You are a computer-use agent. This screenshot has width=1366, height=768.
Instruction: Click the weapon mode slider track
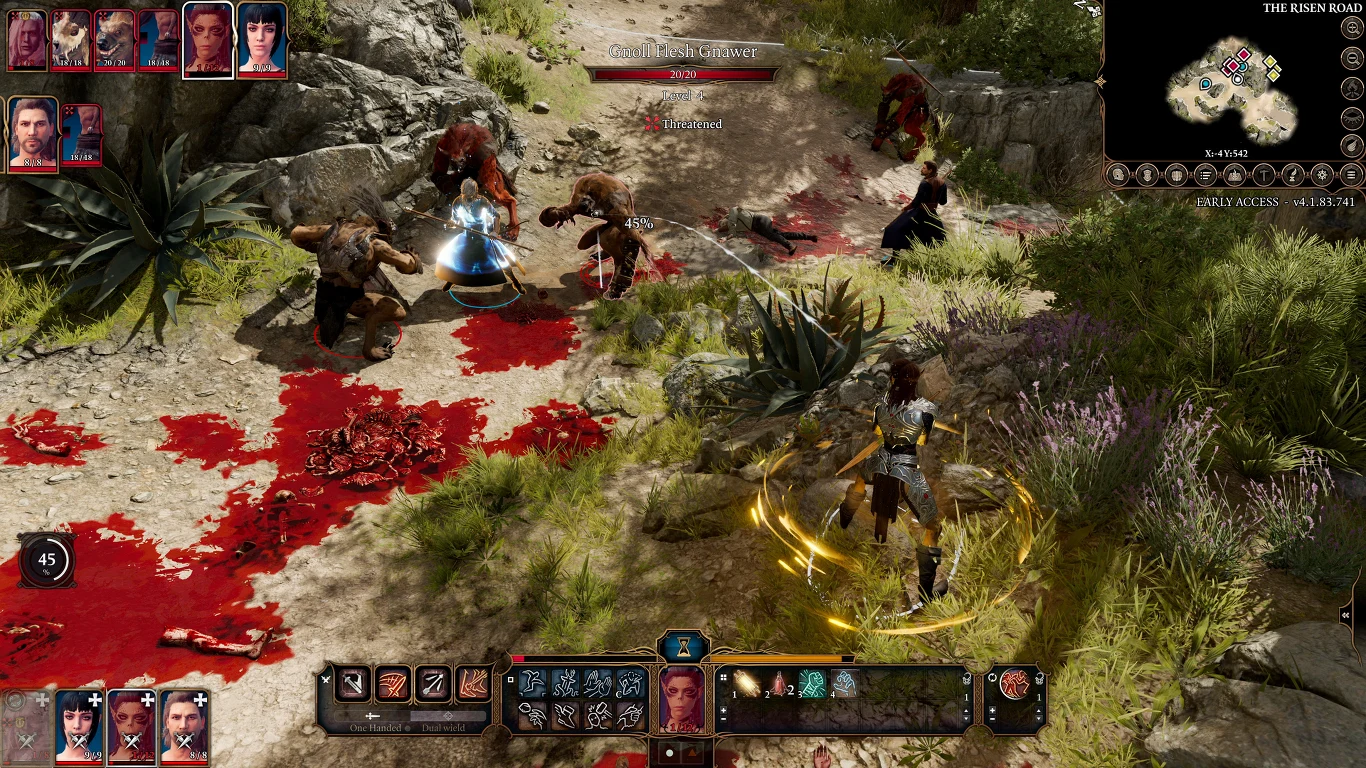point(410,716)
